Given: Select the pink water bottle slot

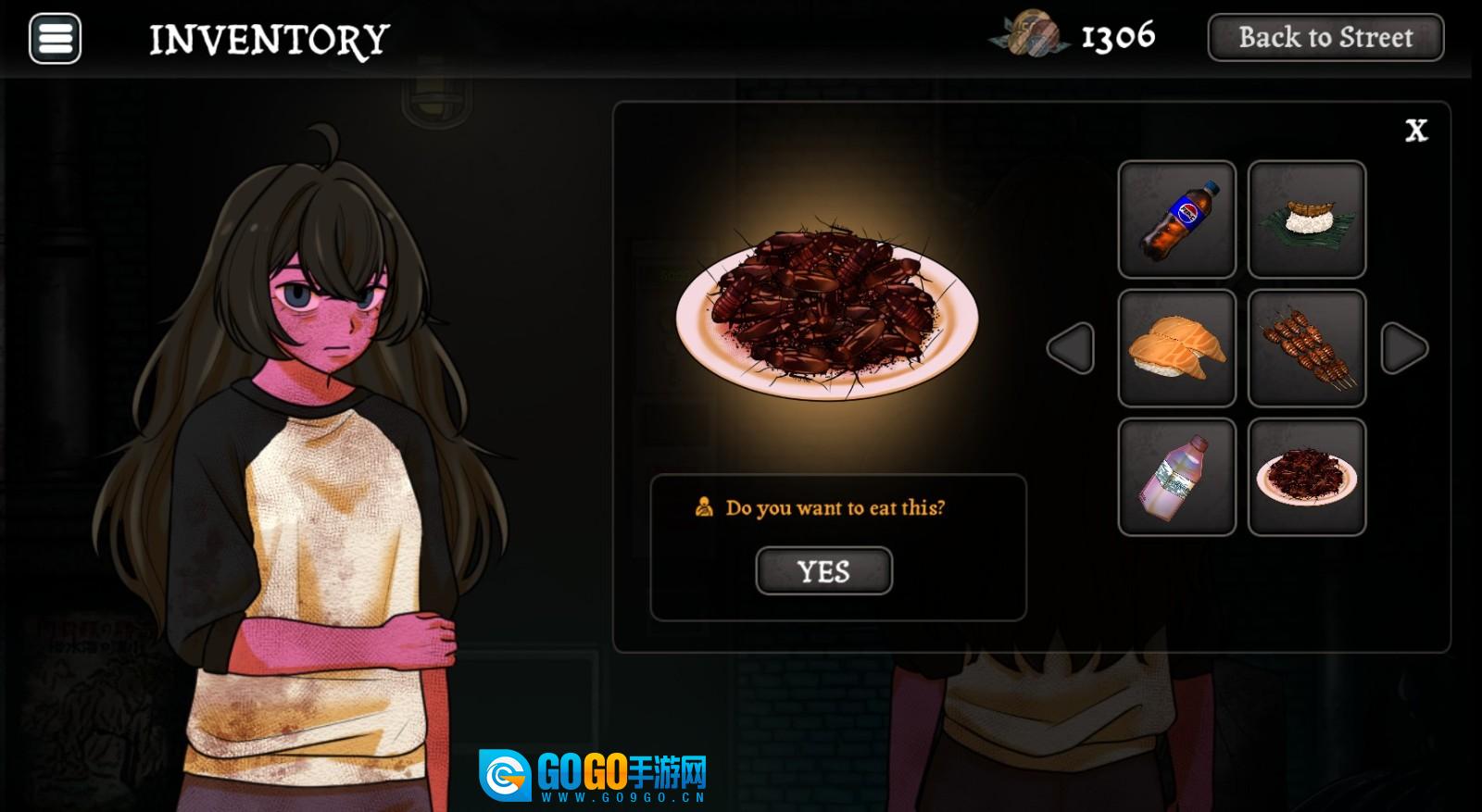Looking at the screenshot, I should pos(1176,477).
